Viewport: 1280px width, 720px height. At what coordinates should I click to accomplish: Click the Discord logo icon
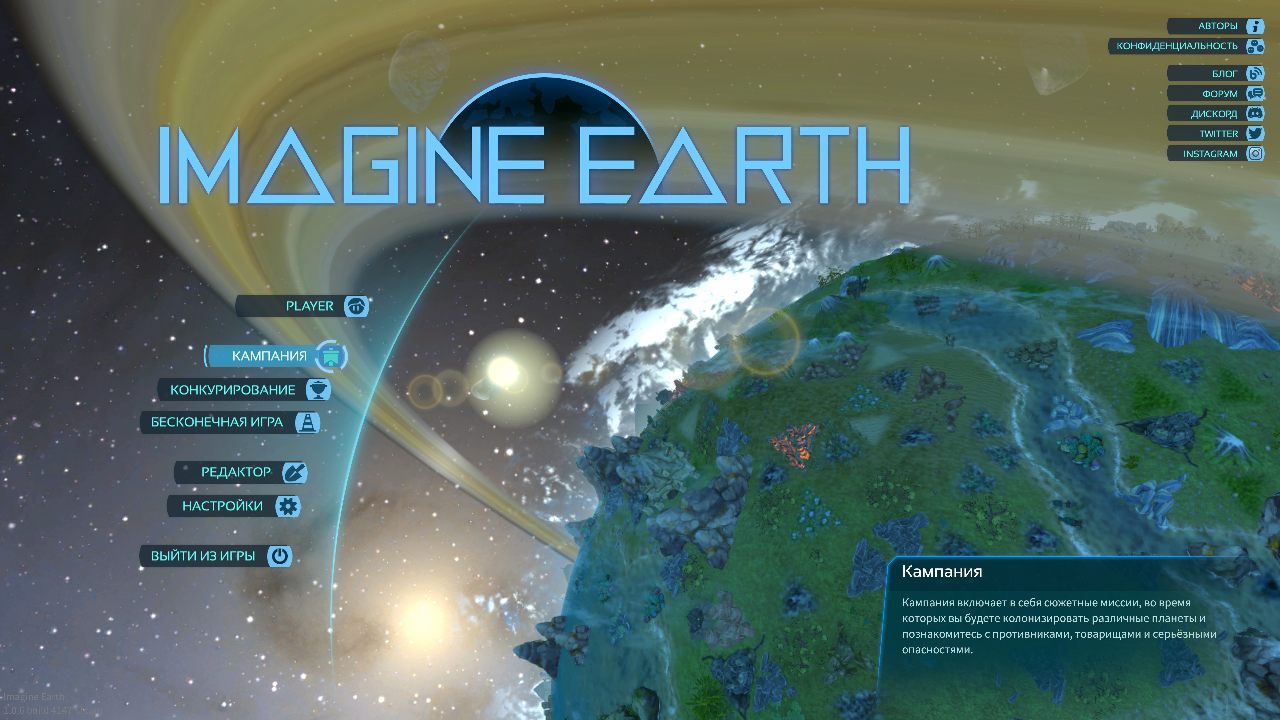(x=1257, y=113)
